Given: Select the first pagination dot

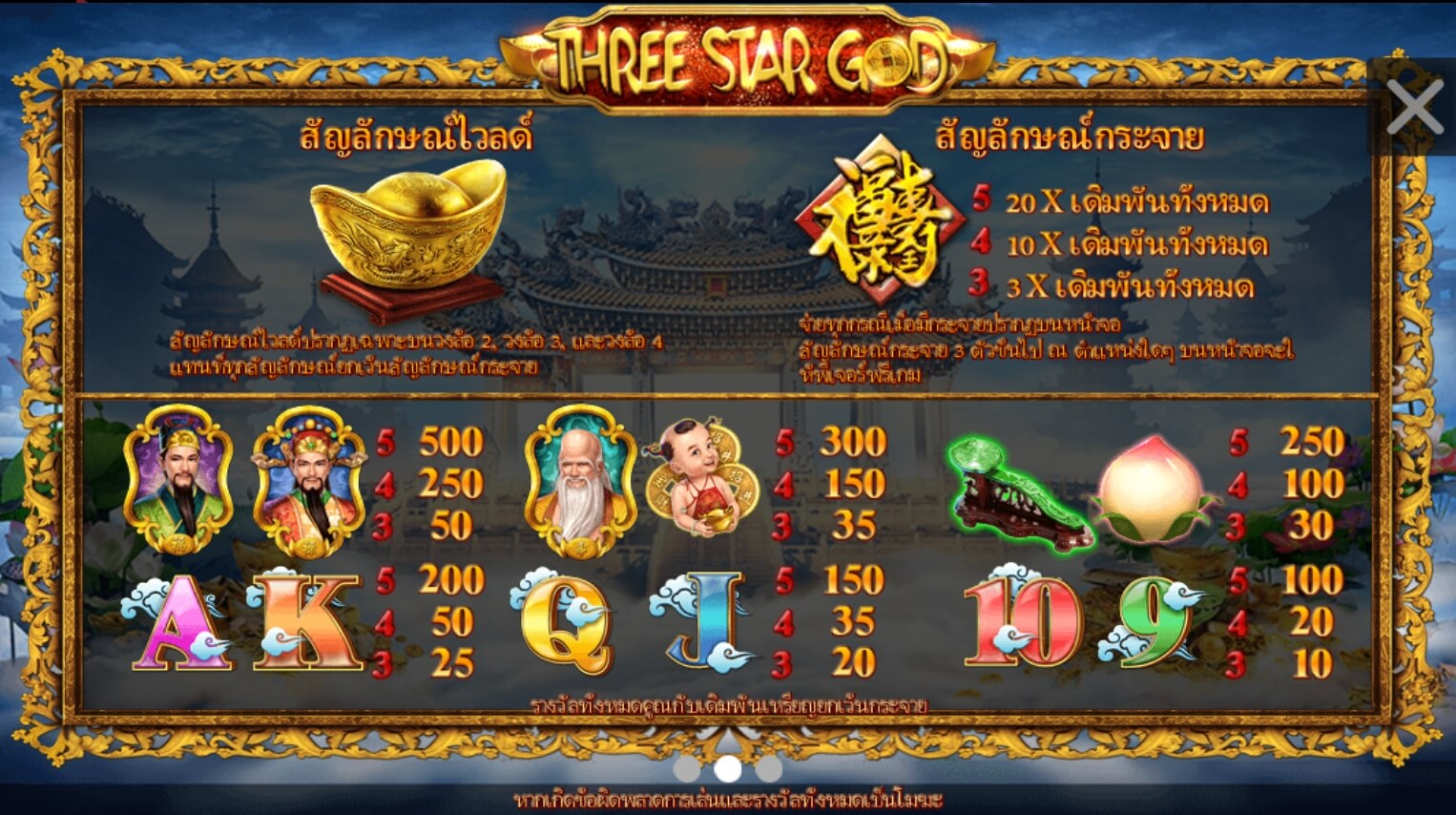Looking at the screenshot, I should [685, 768].
